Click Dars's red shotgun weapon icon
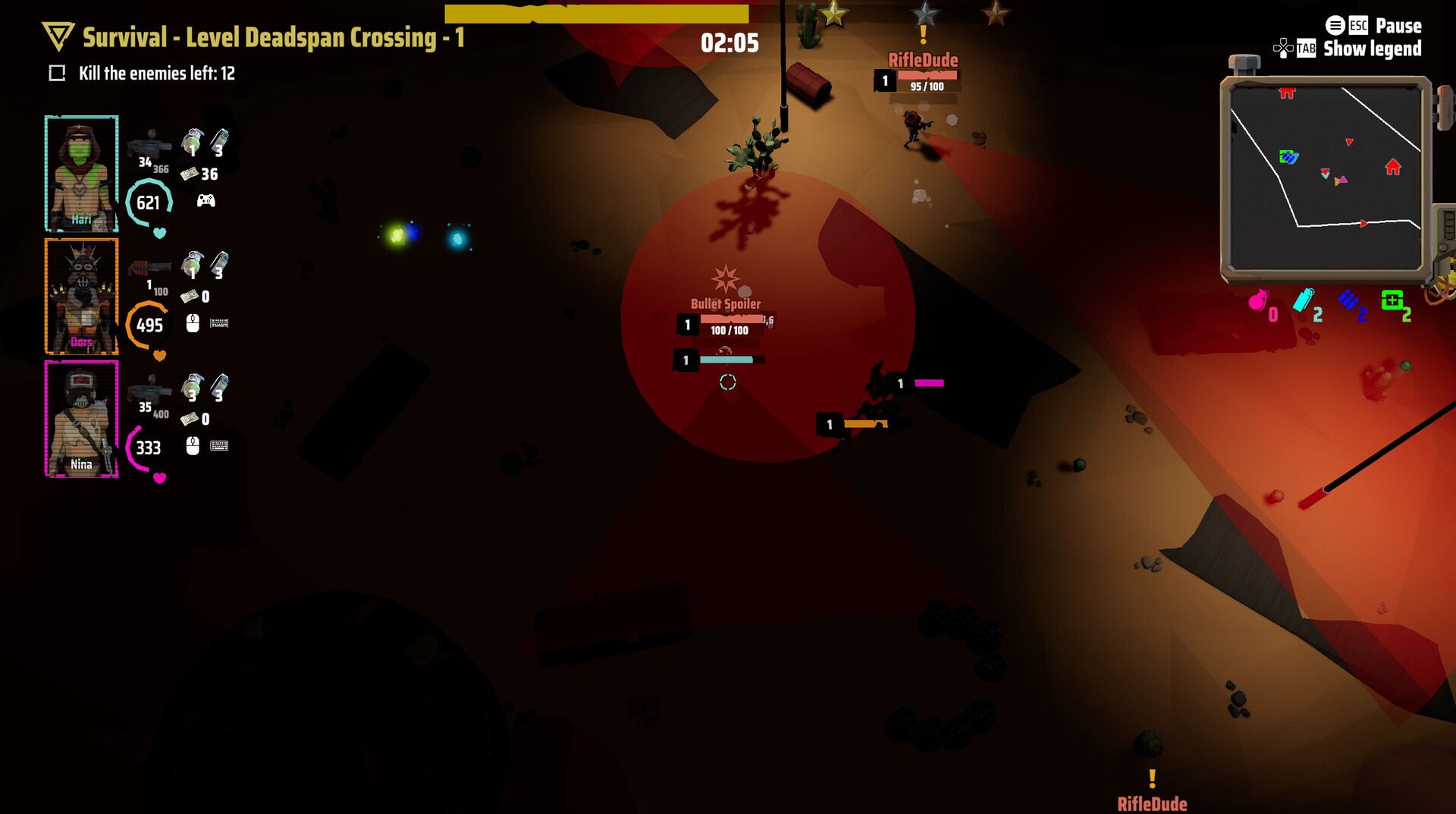 149,267
